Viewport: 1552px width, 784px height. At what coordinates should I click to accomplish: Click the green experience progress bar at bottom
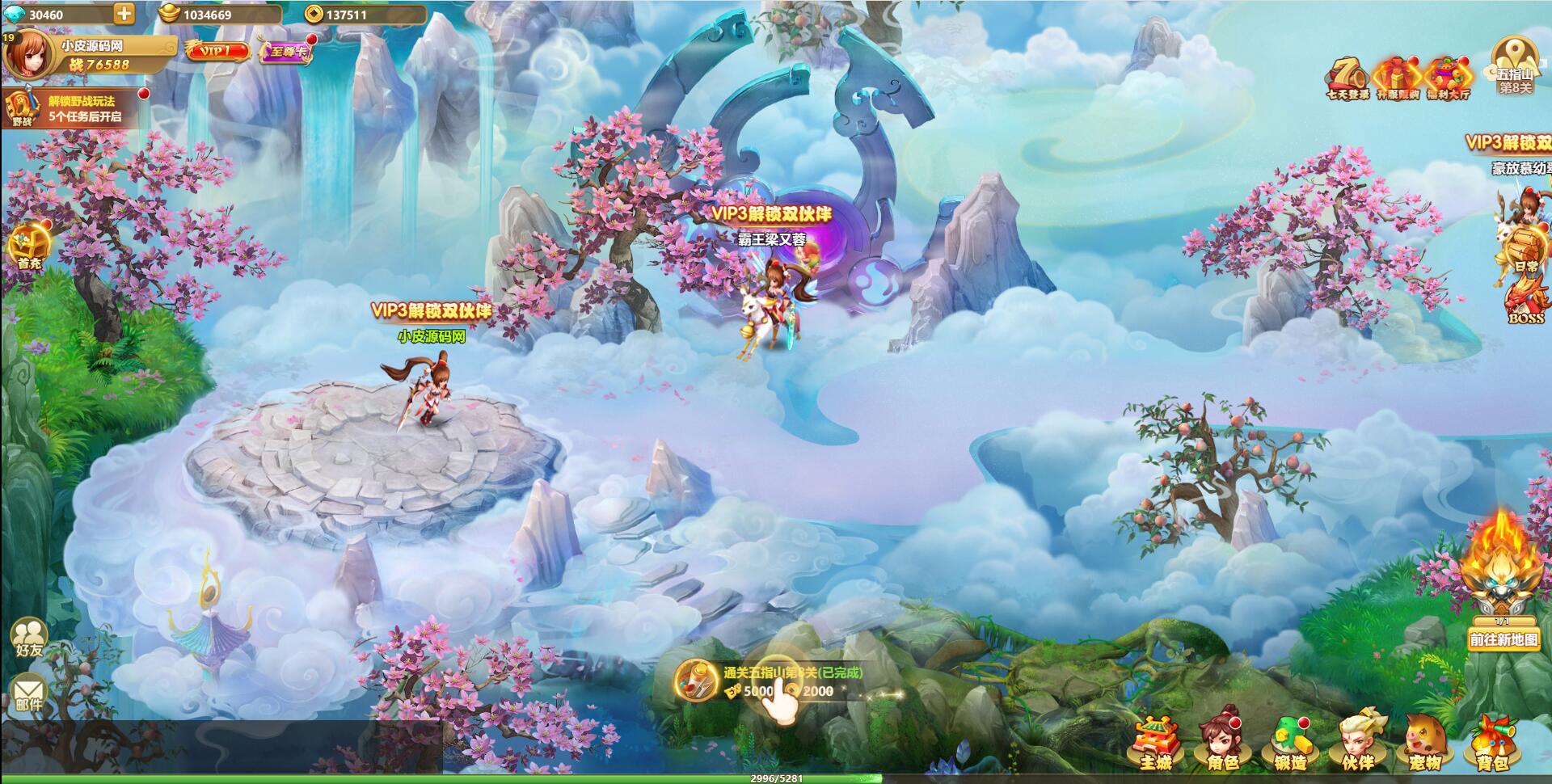click(x=776, y=778)
